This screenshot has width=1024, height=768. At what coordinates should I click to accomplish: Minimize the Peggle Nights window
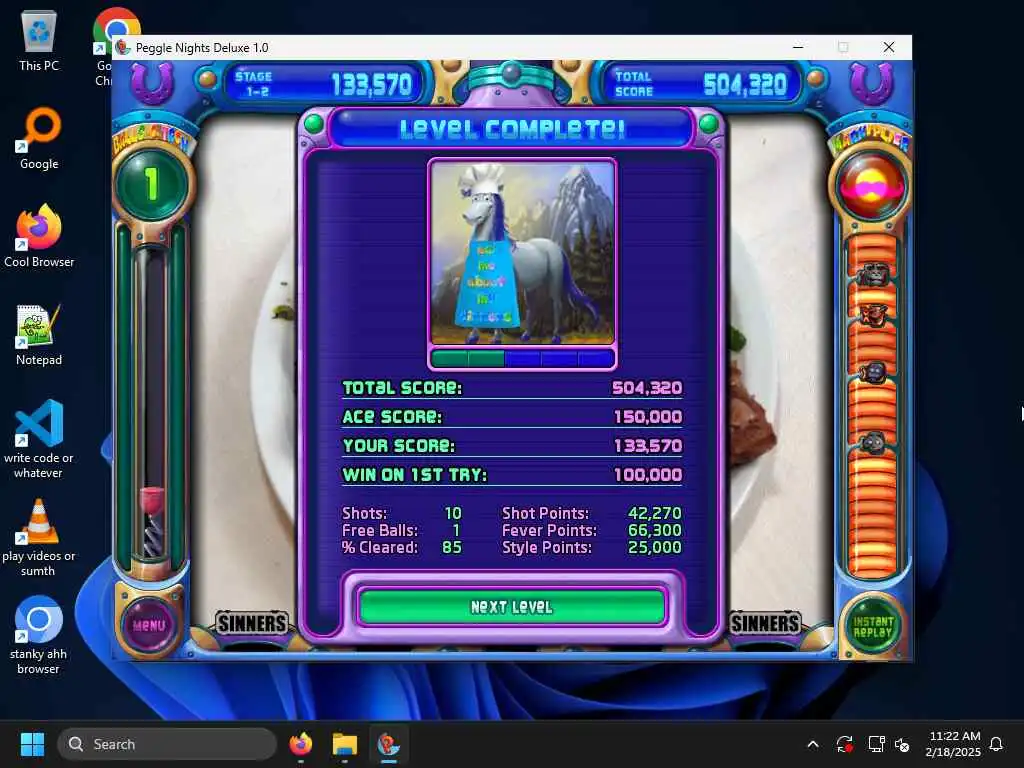point(799,47)
